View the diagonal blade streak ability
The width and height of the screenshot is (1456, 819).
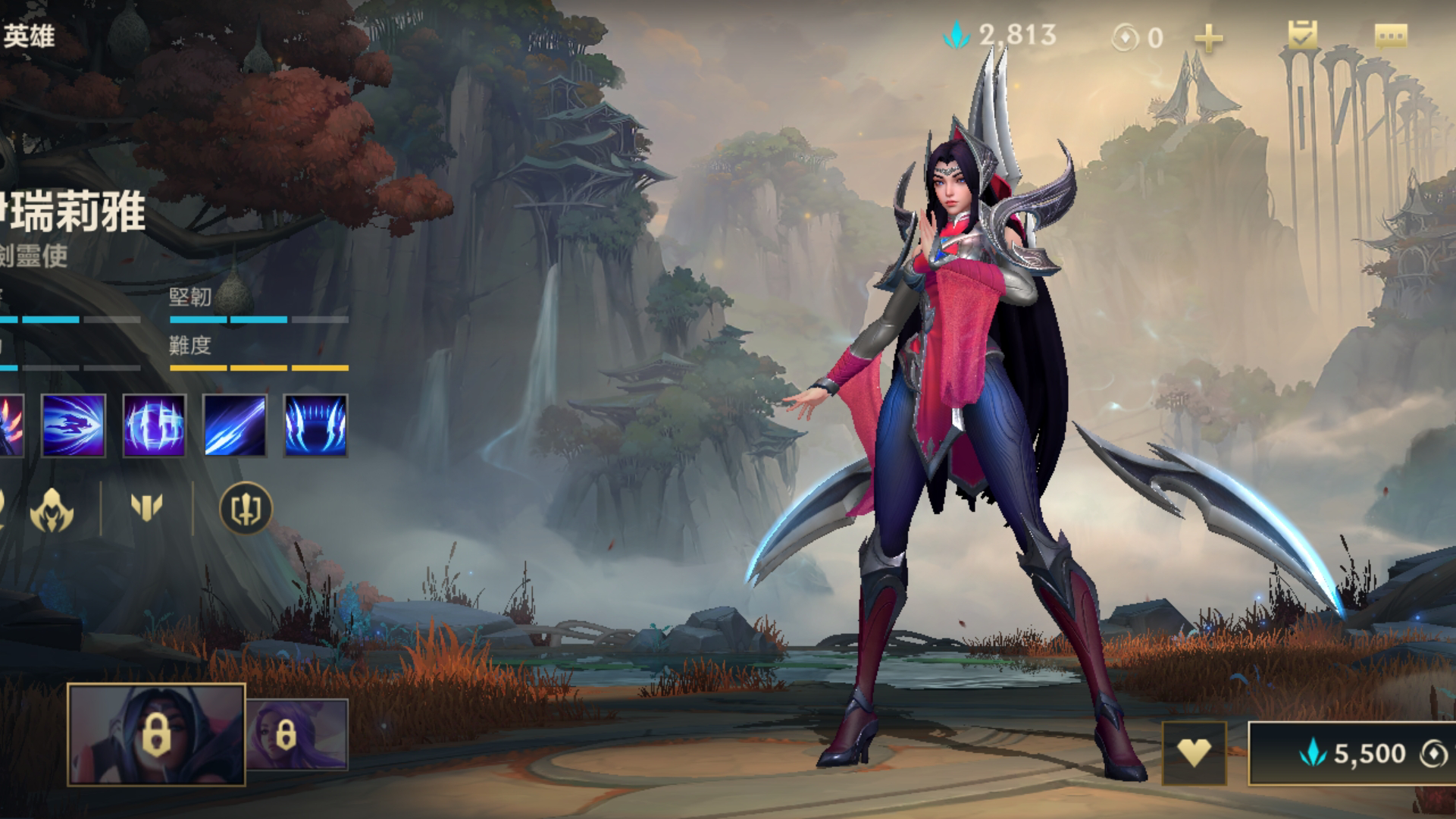[235, 425]
